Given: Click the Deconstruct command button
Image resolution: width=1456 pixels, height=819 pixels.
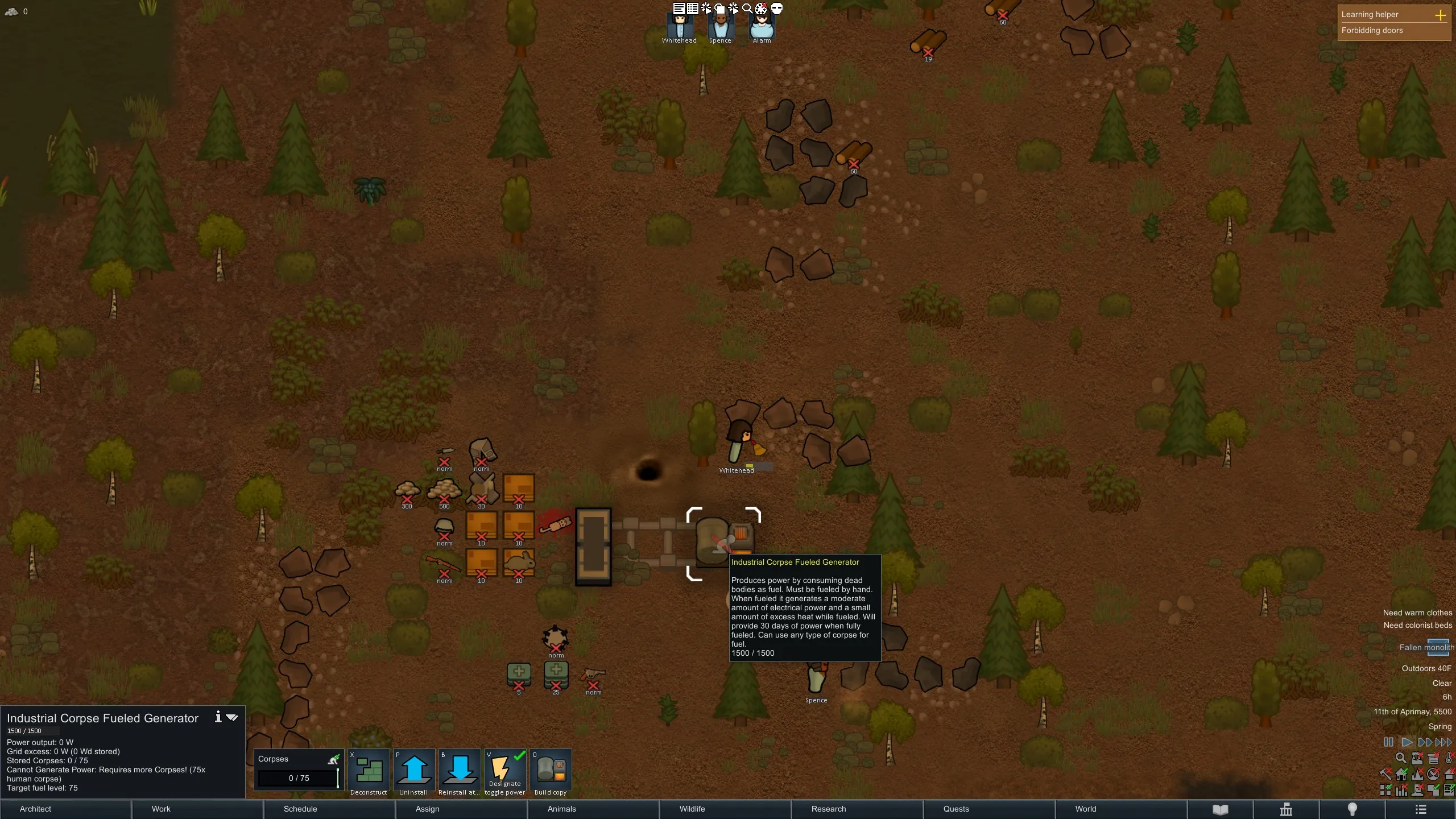Looking at the screenshot, I should (x=369, y=772).
